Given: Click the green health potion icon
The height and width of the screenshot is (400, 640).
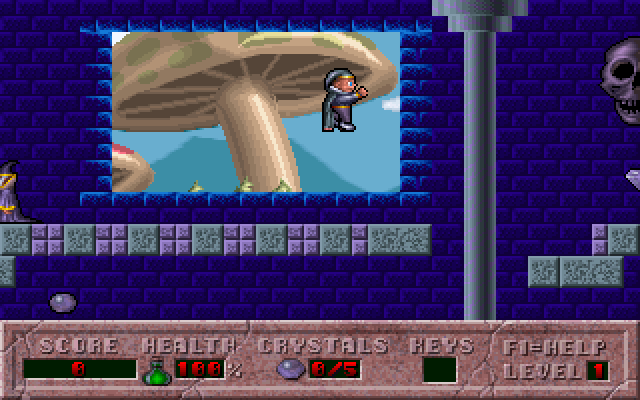Looking at the screenshot, I should coord(156,371).
